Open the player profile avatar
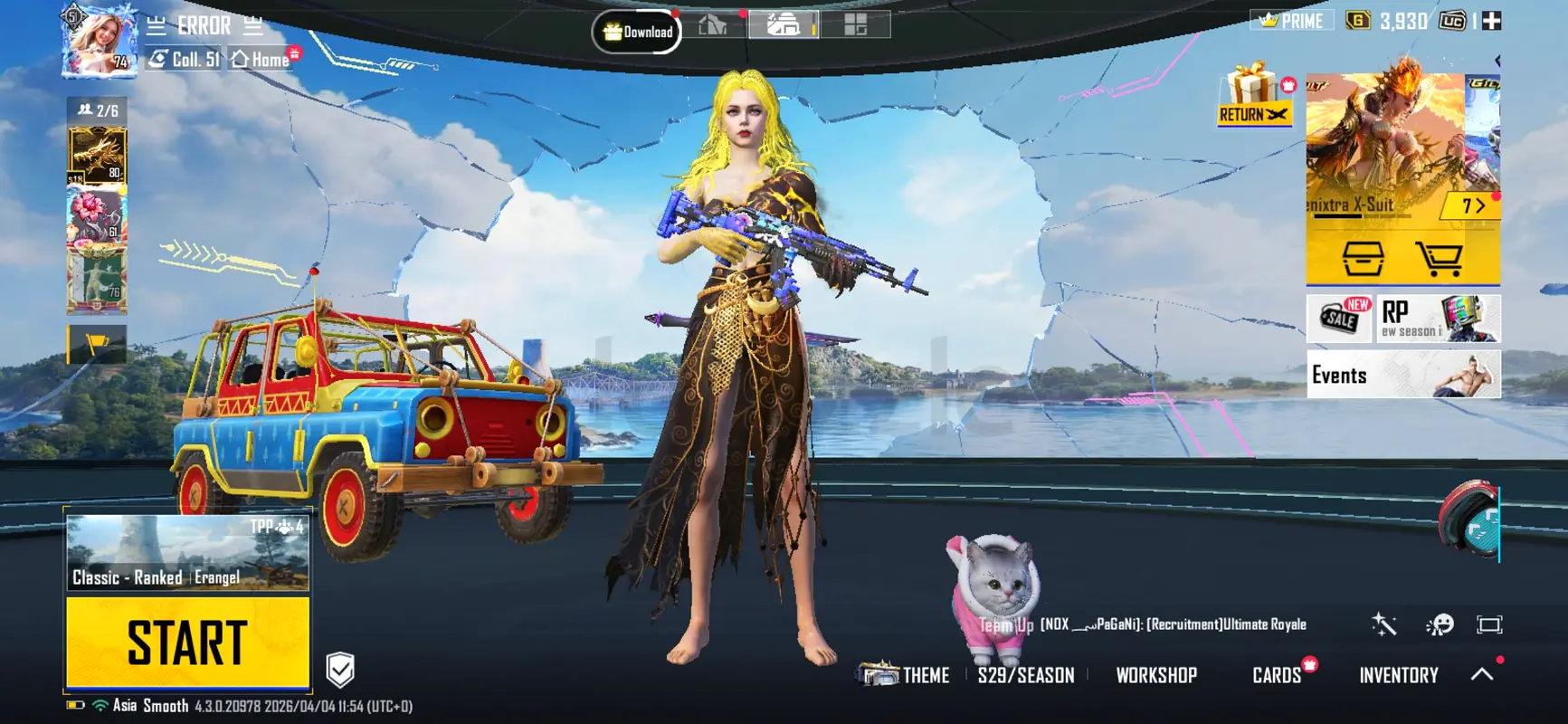The height and width of the screenshot is (724, 1568). click(99, 42)
